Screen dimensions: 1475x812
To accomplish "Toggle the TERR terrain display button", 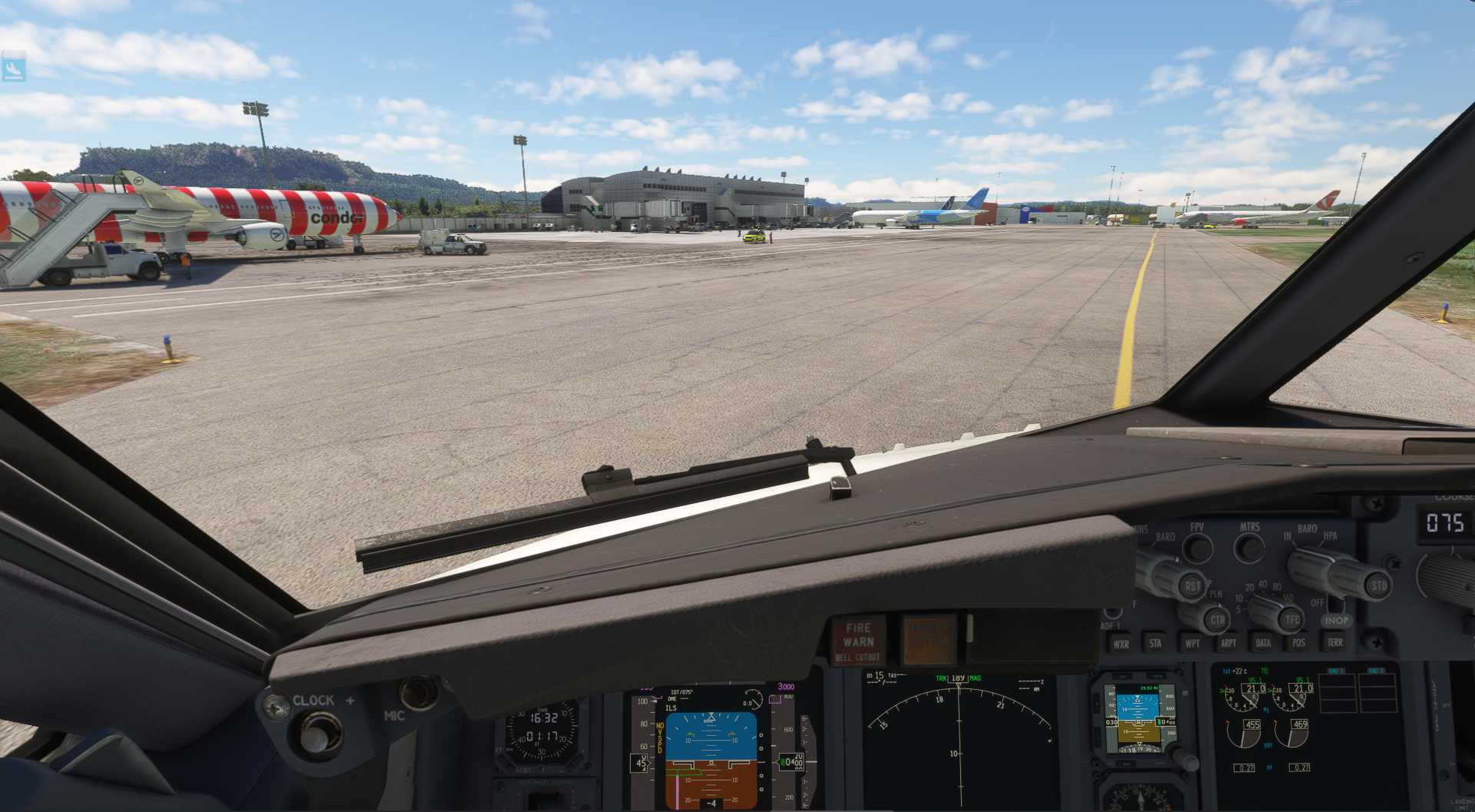I will 1335,642.
